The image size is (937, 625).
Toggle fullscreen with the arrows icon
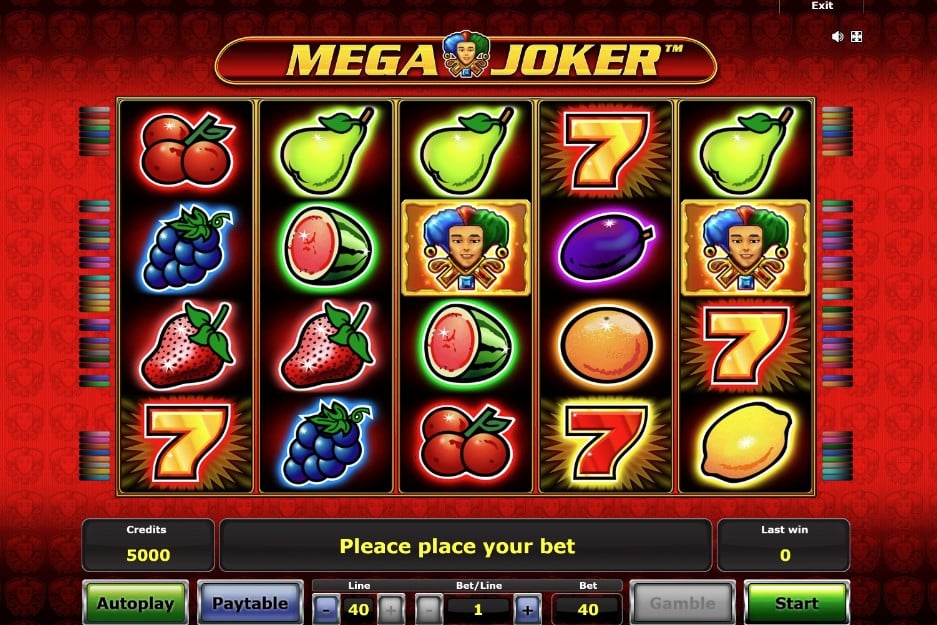pos(857,37)
